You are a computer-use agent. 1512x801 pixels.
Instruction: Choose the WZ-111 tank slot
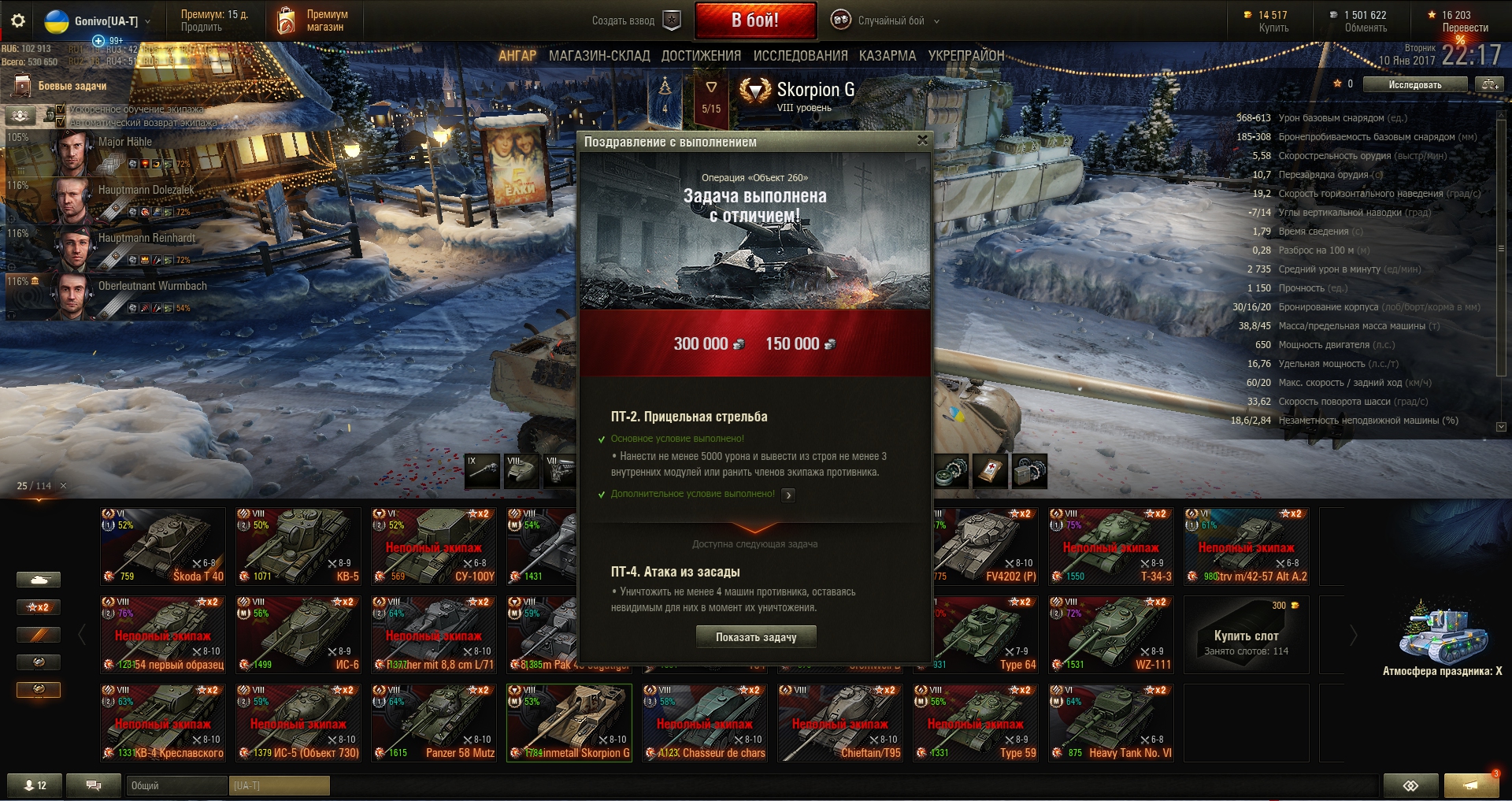pyautogui.click(x=1110, y=634)
